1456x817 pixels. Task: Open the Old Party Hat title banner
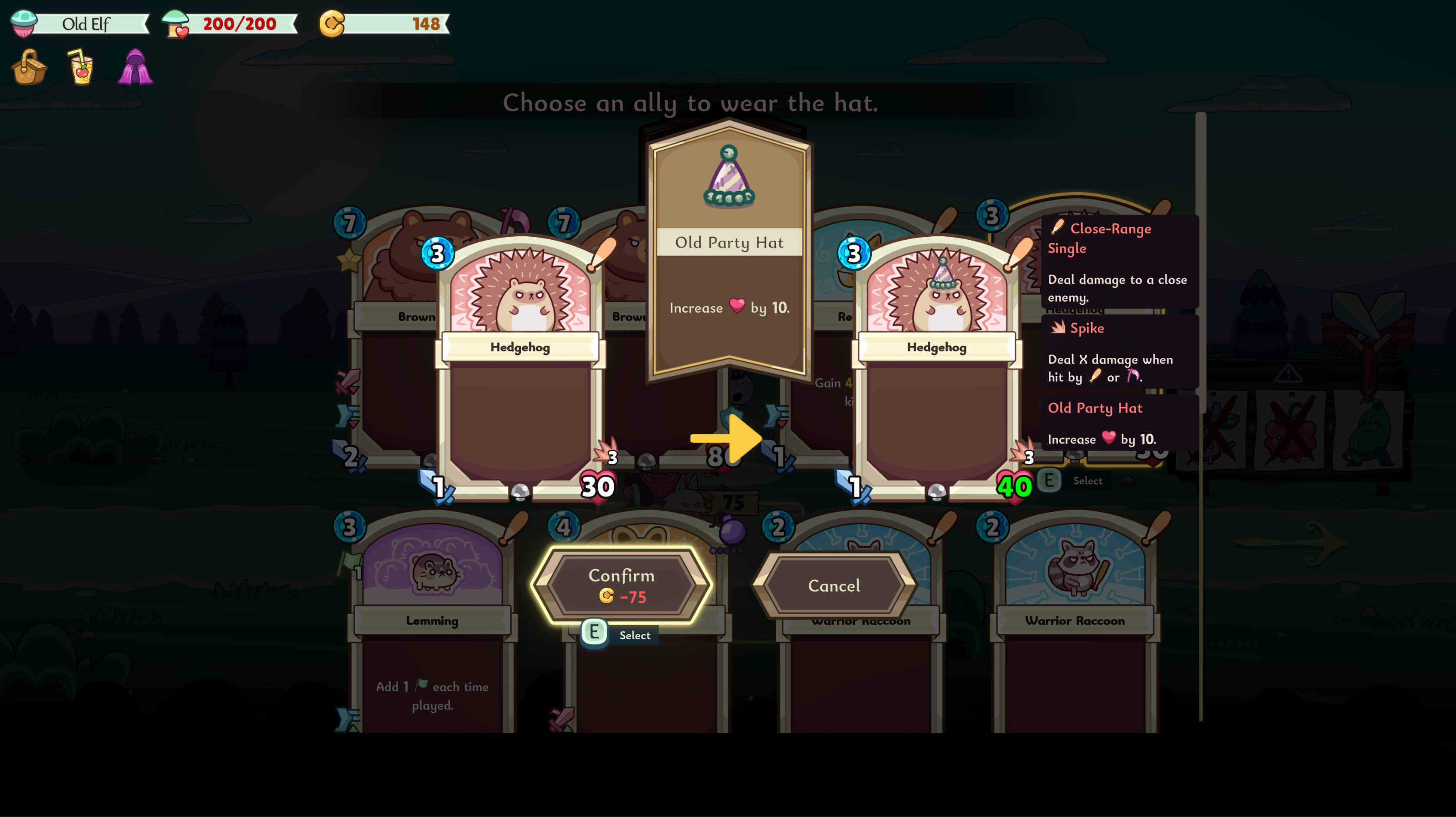(728, 242)
